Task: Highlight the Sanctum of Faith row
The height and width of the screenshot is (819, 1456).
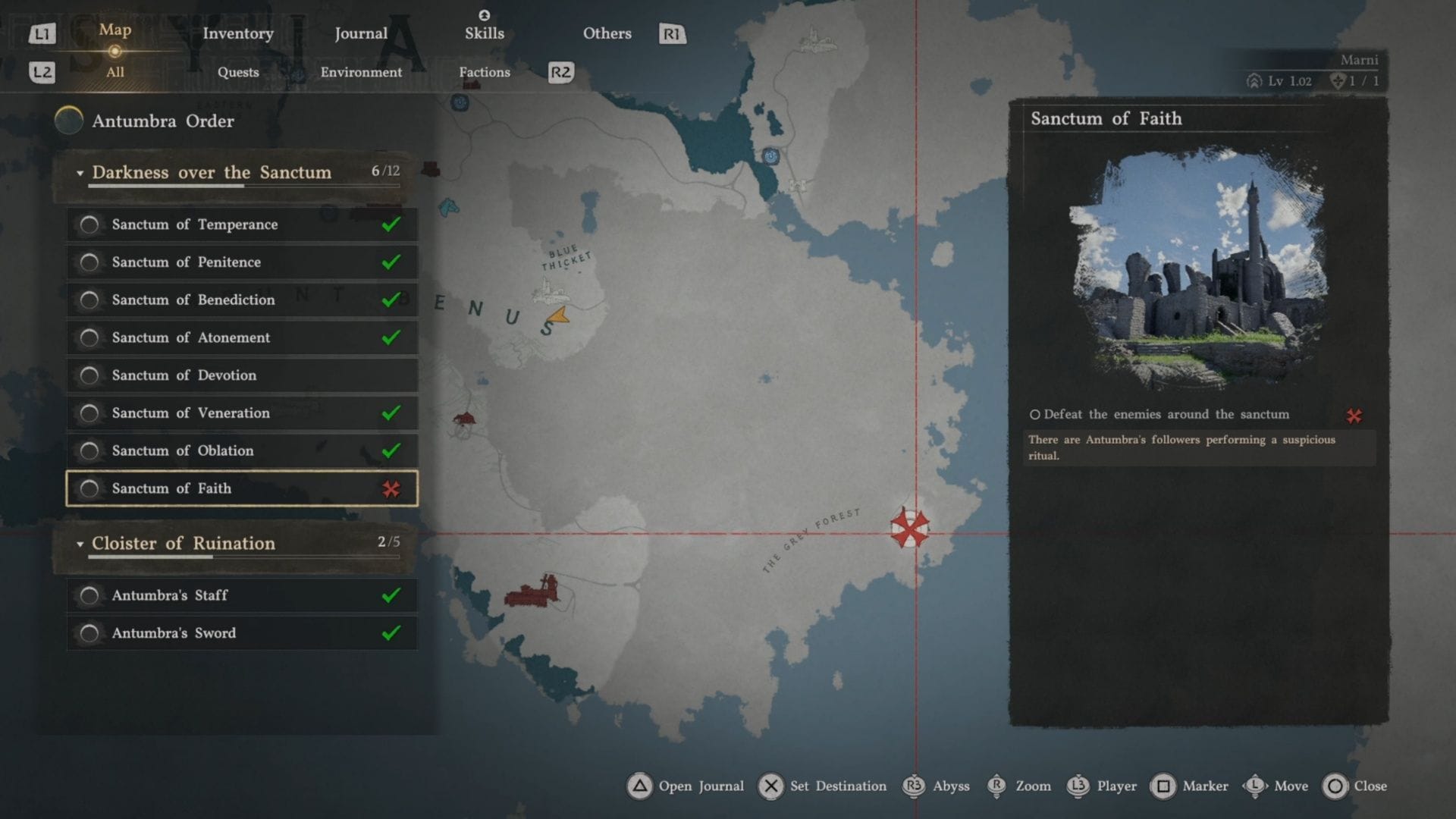Action: [x=242, y=488]
